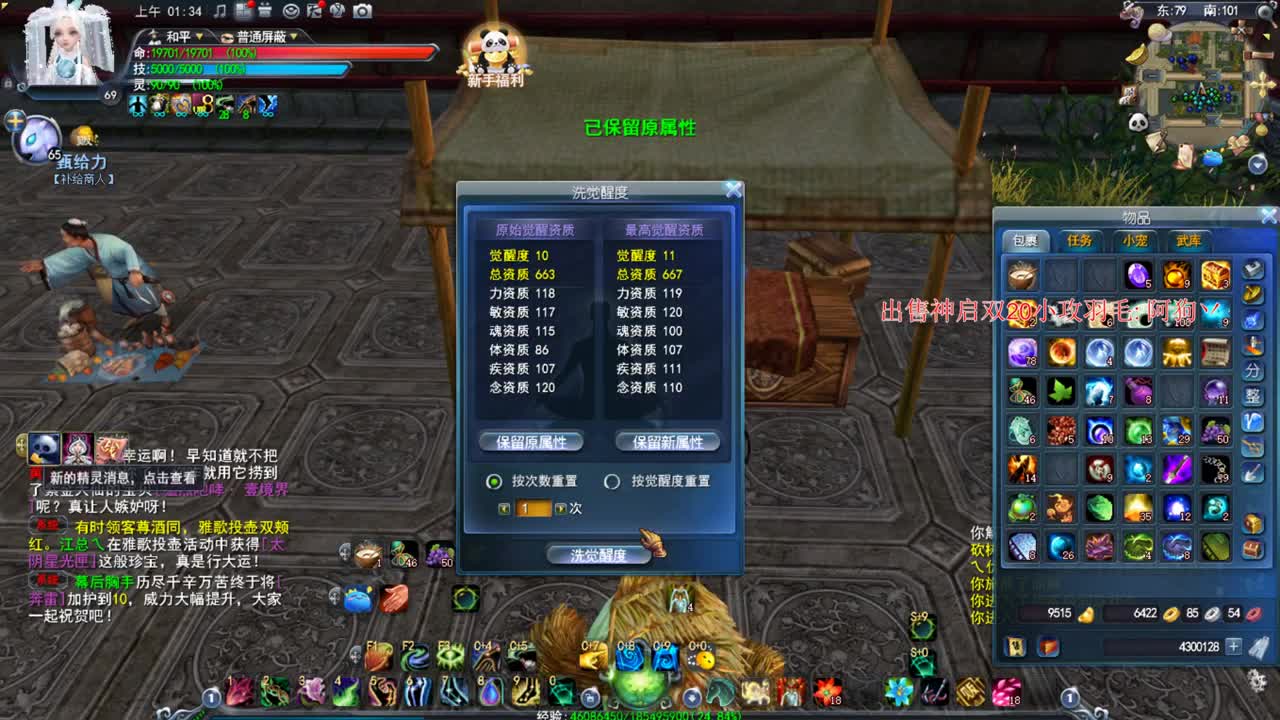Click the smiley face icon in top toolbar
This screenshot has height=720, width=1280.
[291, 12]
